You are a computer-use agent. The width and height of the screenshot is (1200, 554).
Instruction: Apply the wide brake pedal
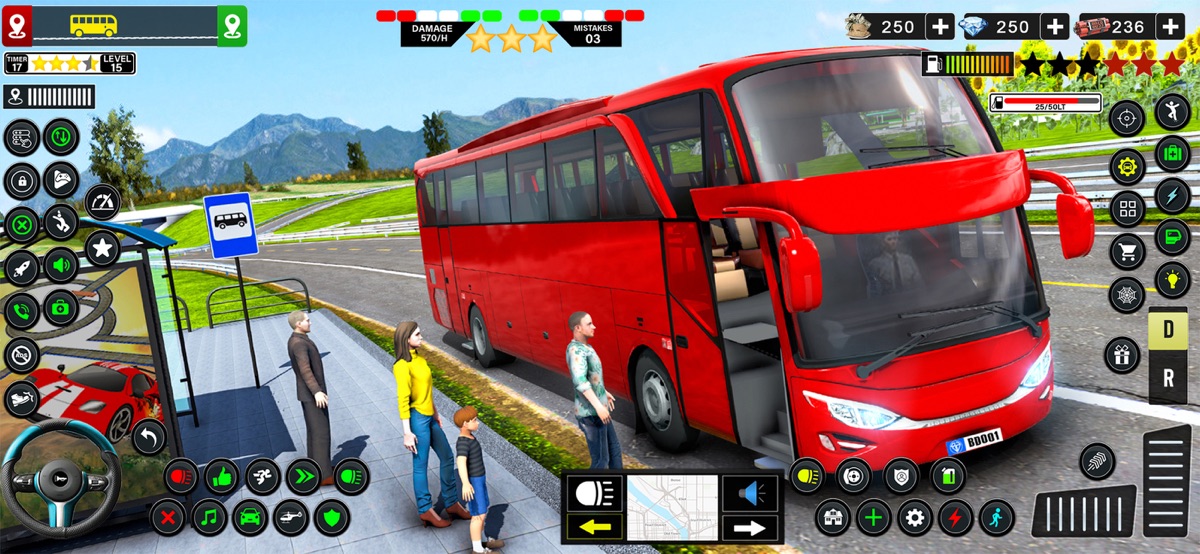(x=1083, y=511)
